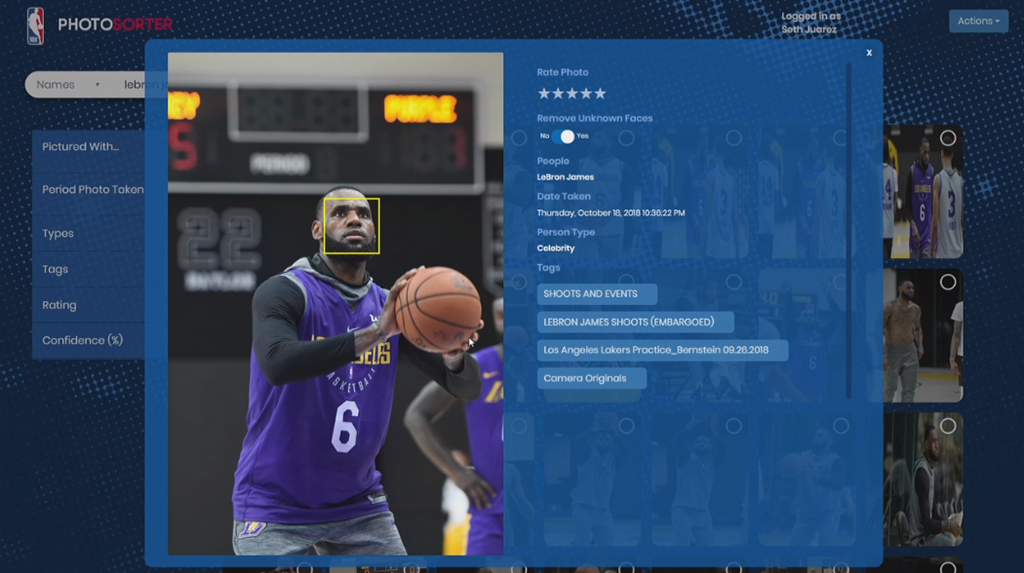Screen dimensions: 1024x573
Task: Open the Actions dropdown
Action: [x=978, y=21]
